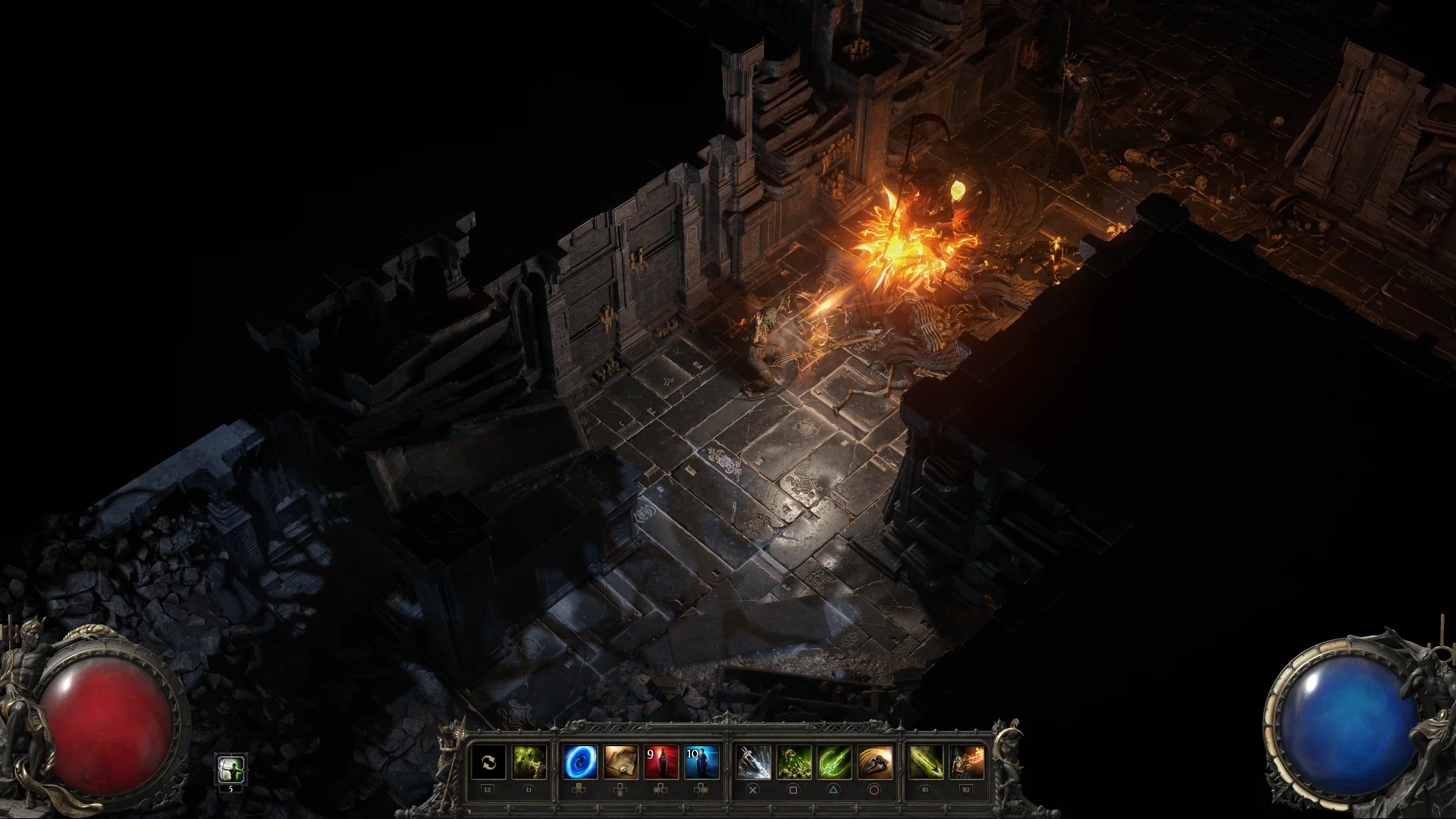The width and height of the screenshot is (1456, 819).
Task: Select the parchment map scroll slot
Action: [x=620, y=762]
